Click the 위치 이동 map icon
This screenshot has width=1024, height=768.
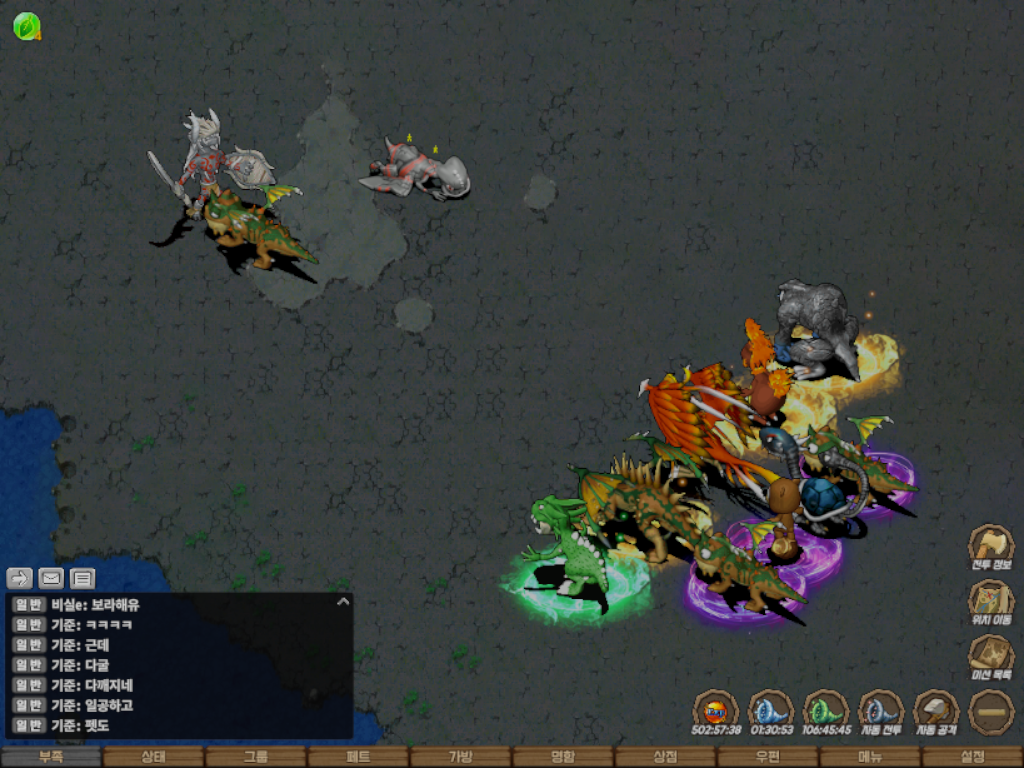pyautogui.click(x=991, y=601)
